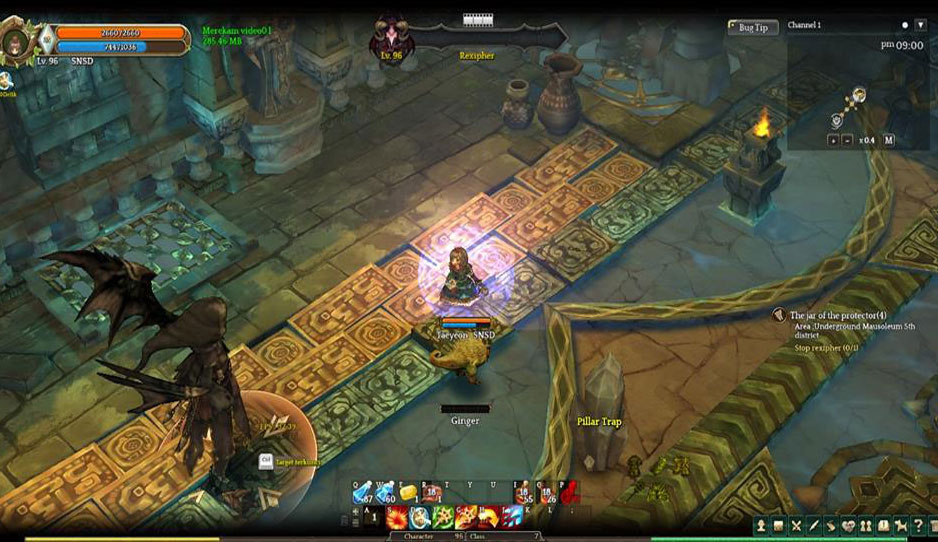Click the Bug Tip button
Viewport: 938px width, 542px height.
pos(752,27)
